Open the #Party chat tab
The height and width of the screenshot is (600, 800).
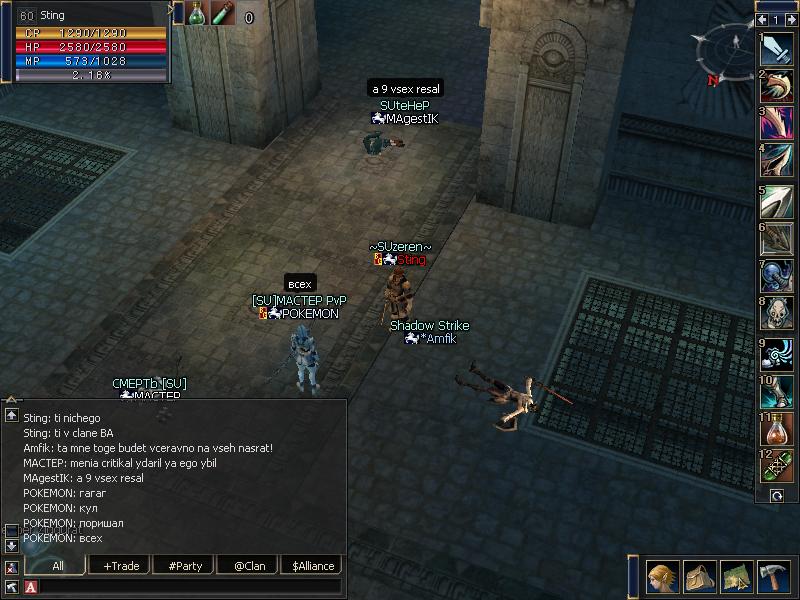[x=185, y=566]
